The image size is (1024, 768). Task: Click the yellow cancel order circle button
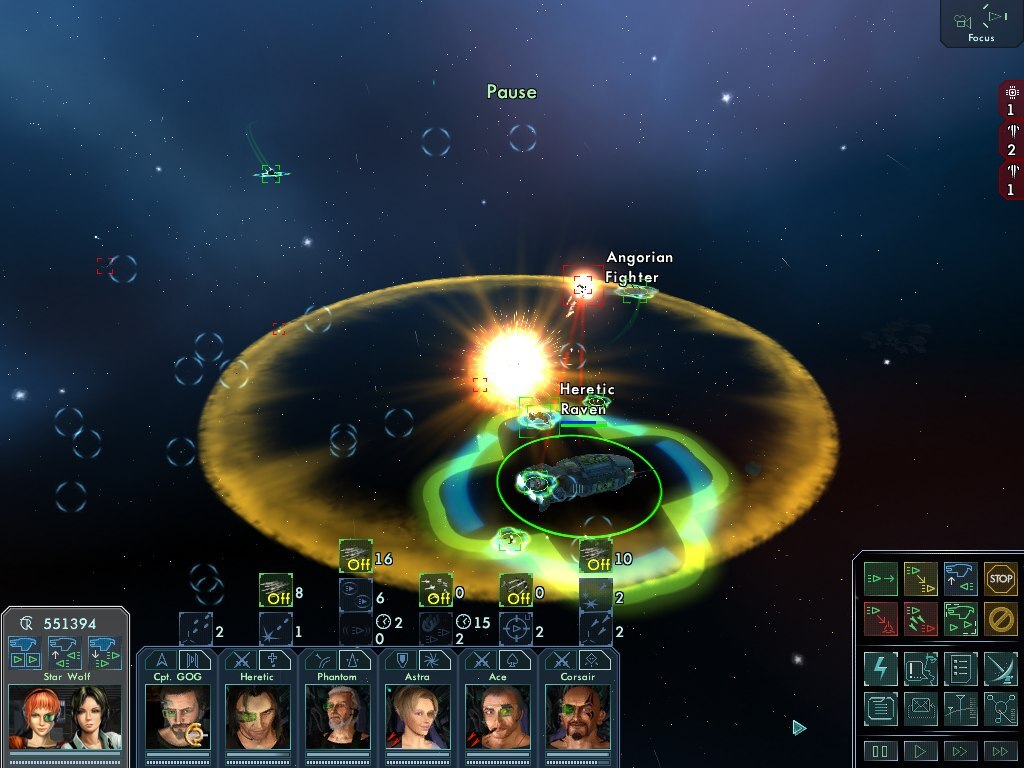tap(1000, 618)
